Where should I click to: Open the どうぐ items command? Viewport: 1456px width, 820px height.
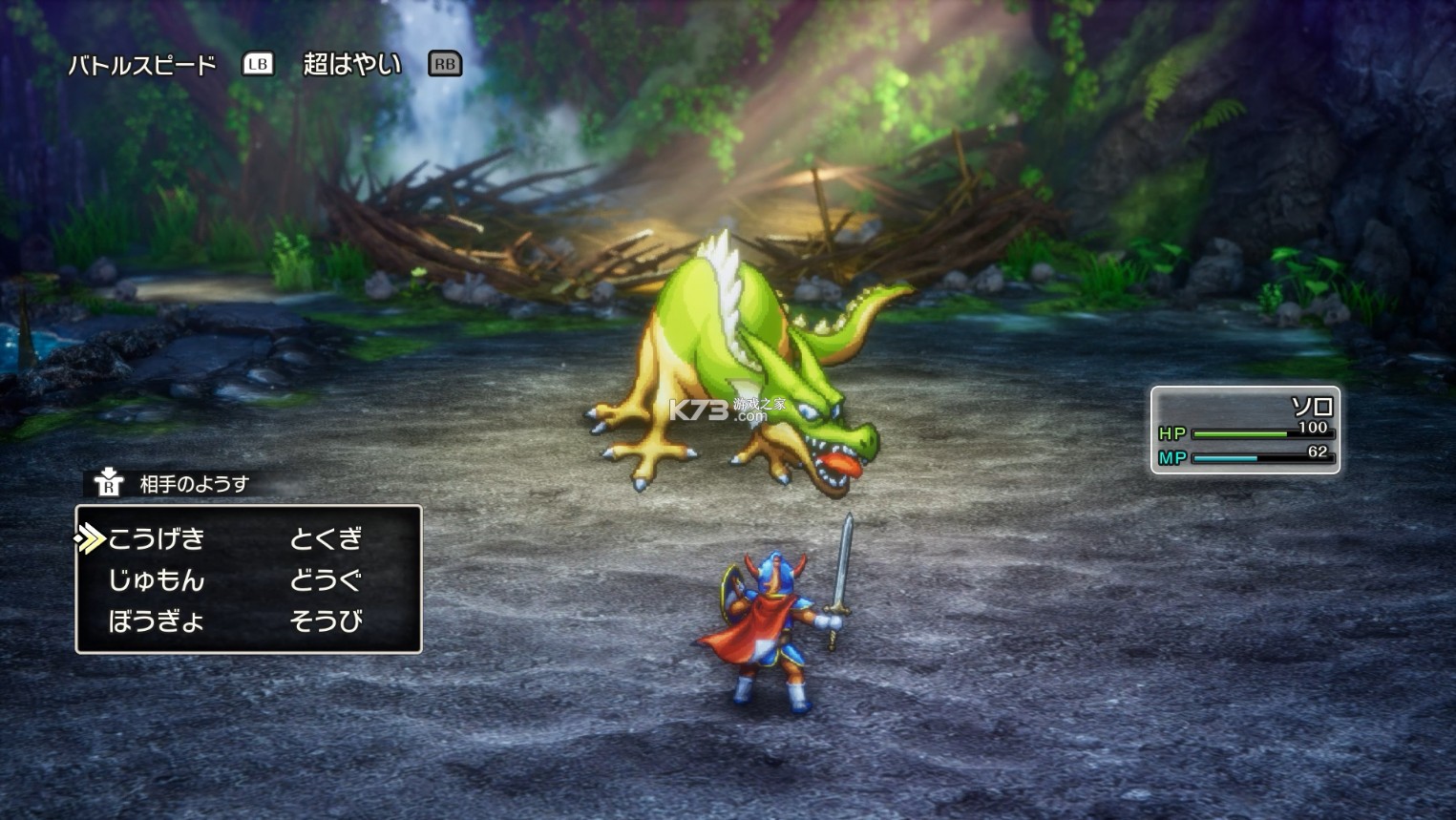pos(325,579)
